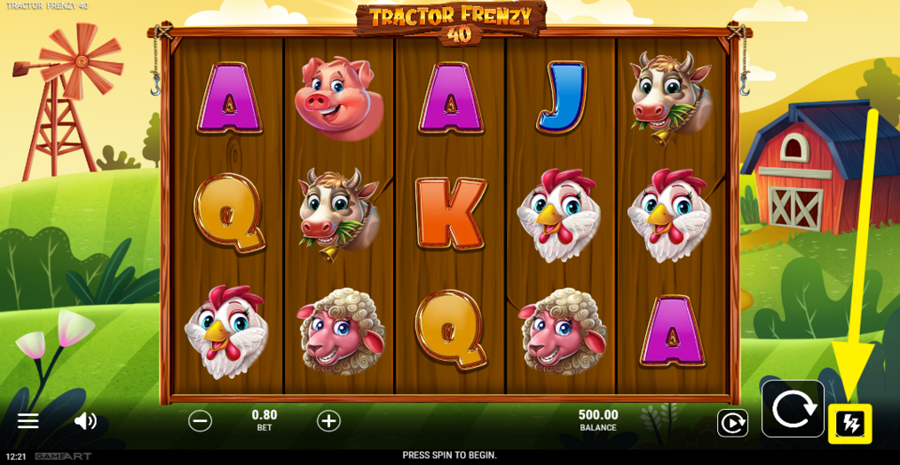This screenshot has height=465, width=900.
Task: Activate the lightning turbo spin mode
Action: click(x=850, y=423)
